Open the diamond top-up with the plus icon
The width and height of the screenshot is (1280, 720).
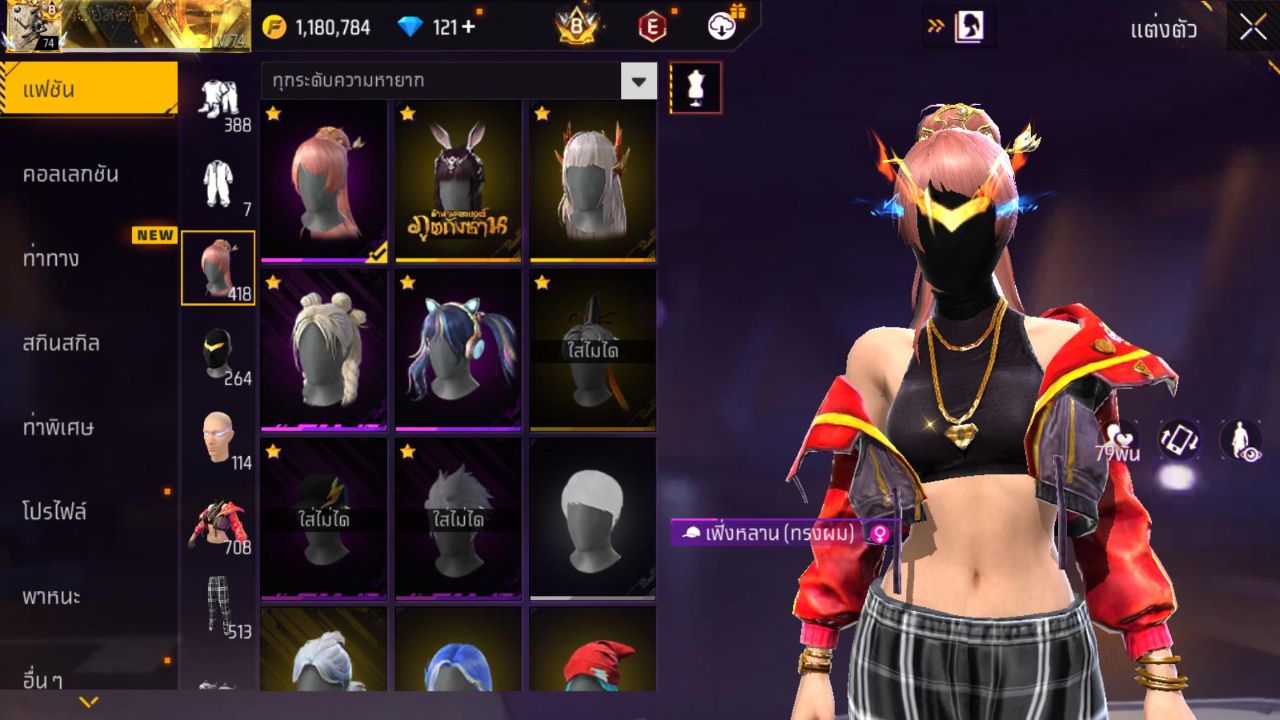(467, 28)
